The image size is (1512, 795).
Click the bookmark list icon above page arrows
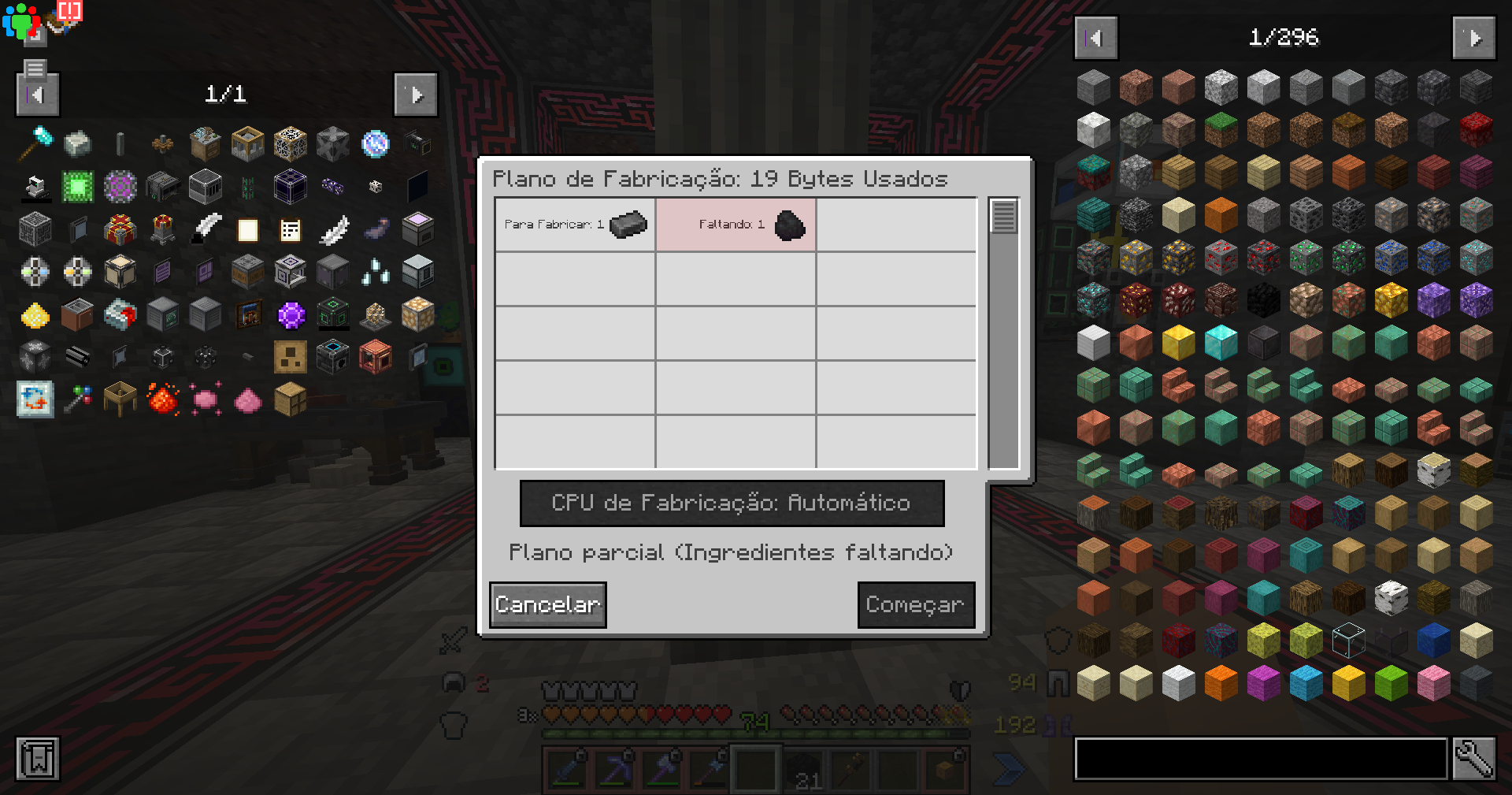tap(34, 69)
